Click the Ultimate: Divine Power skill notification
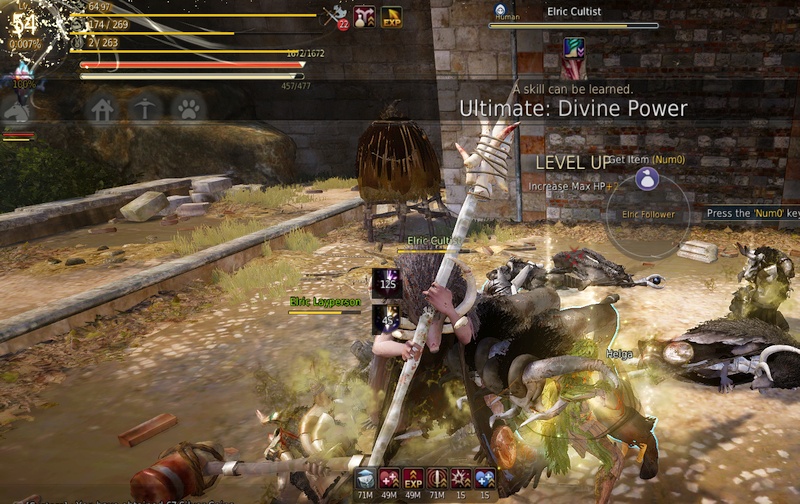The image size is (800, 504). pos(573,108)
